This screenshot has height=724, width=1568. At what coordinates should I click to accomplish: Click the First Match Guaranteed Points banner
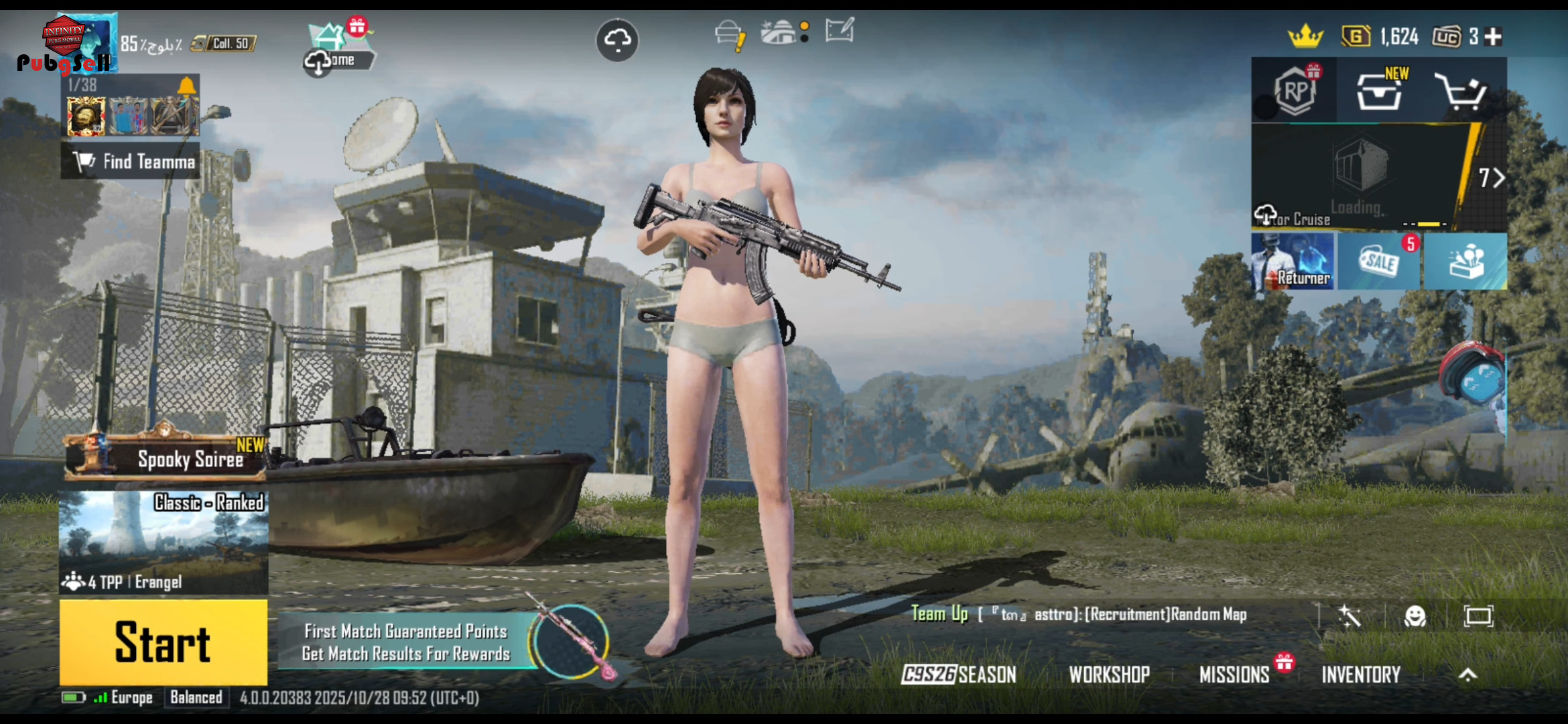coord(406,642)
